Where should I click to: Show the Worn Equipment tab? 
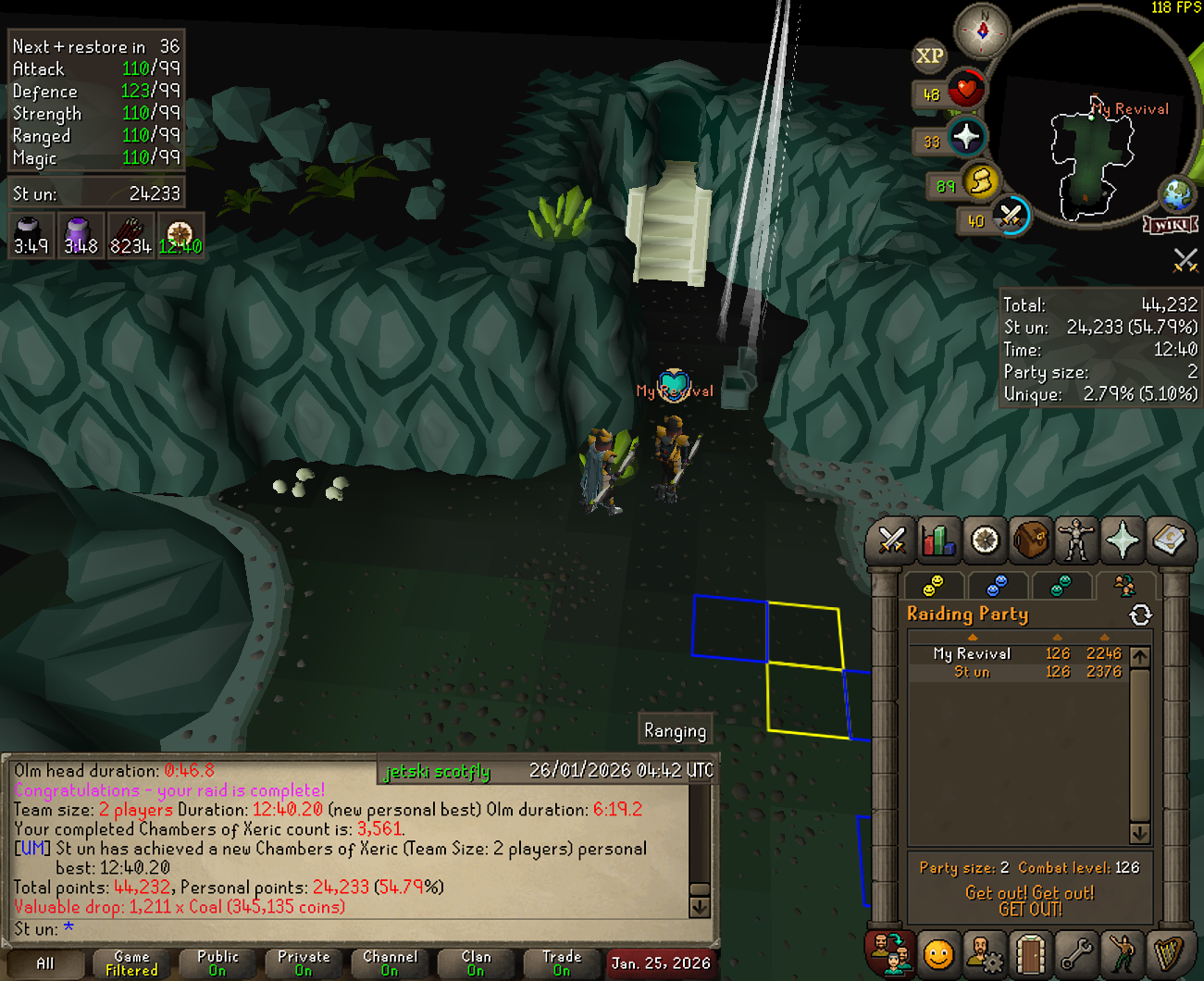(1076, 540)
